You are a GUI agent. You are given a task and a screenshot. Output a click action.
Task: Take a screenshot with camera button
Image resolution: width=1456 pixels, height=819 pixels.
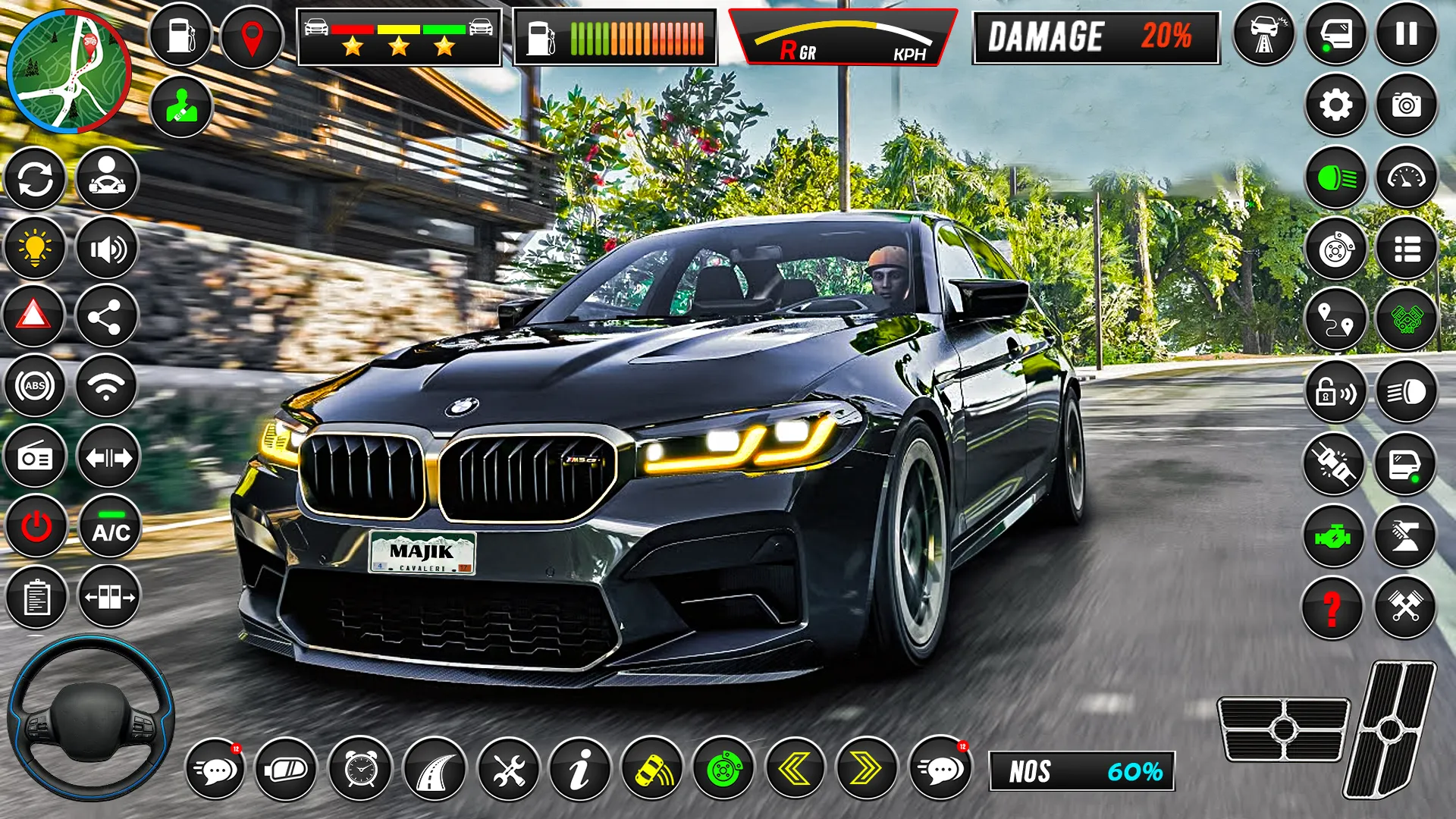coord(1406,105)
